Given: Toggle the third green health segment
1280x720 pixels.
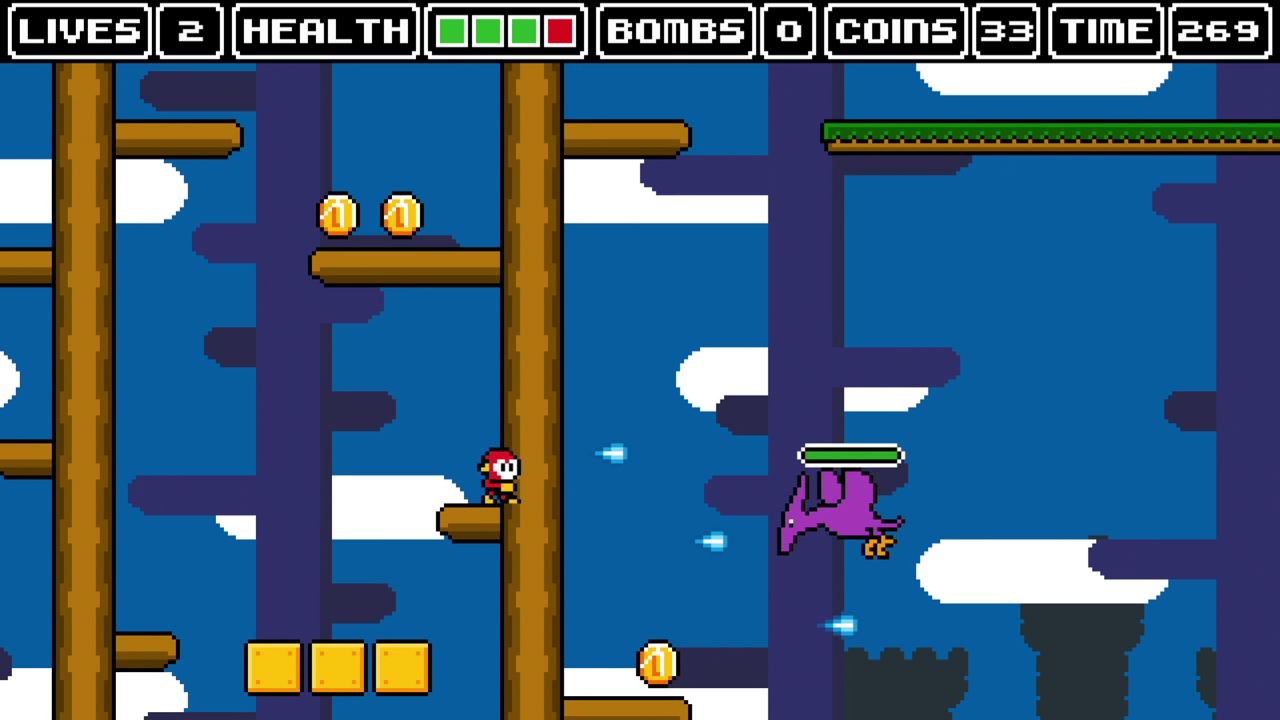Looking at the screenshot, I should 523,31.
